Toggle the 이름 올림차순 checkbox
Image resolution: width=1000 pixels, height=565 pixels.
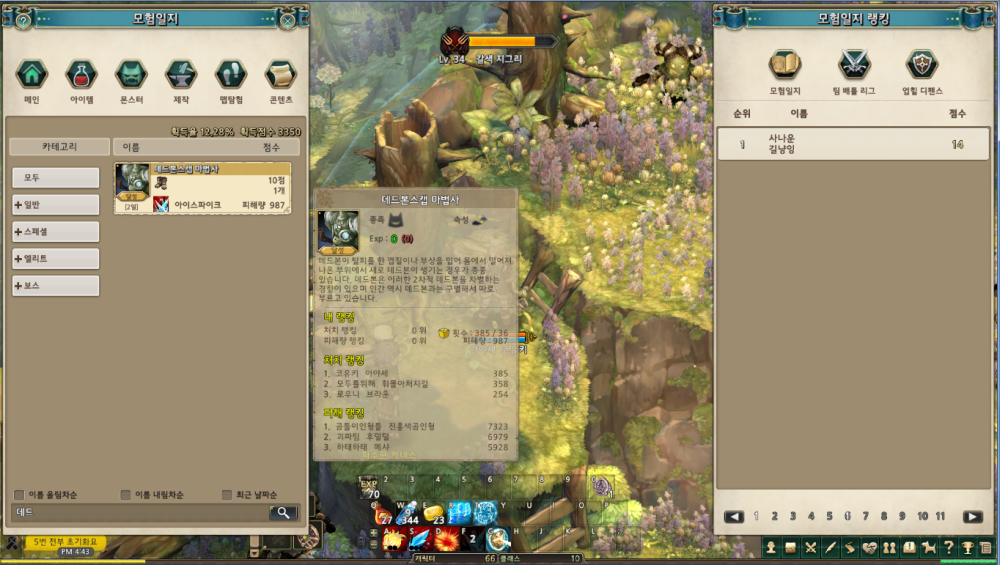(20, 495)
